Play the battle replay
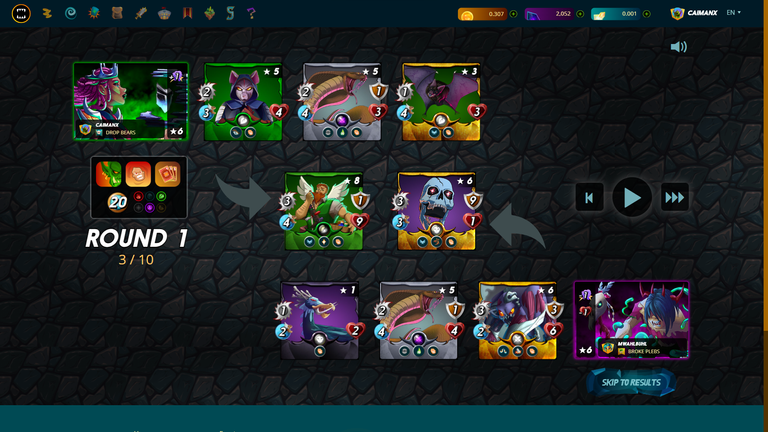Screen dimensions: 768x432 632,198
